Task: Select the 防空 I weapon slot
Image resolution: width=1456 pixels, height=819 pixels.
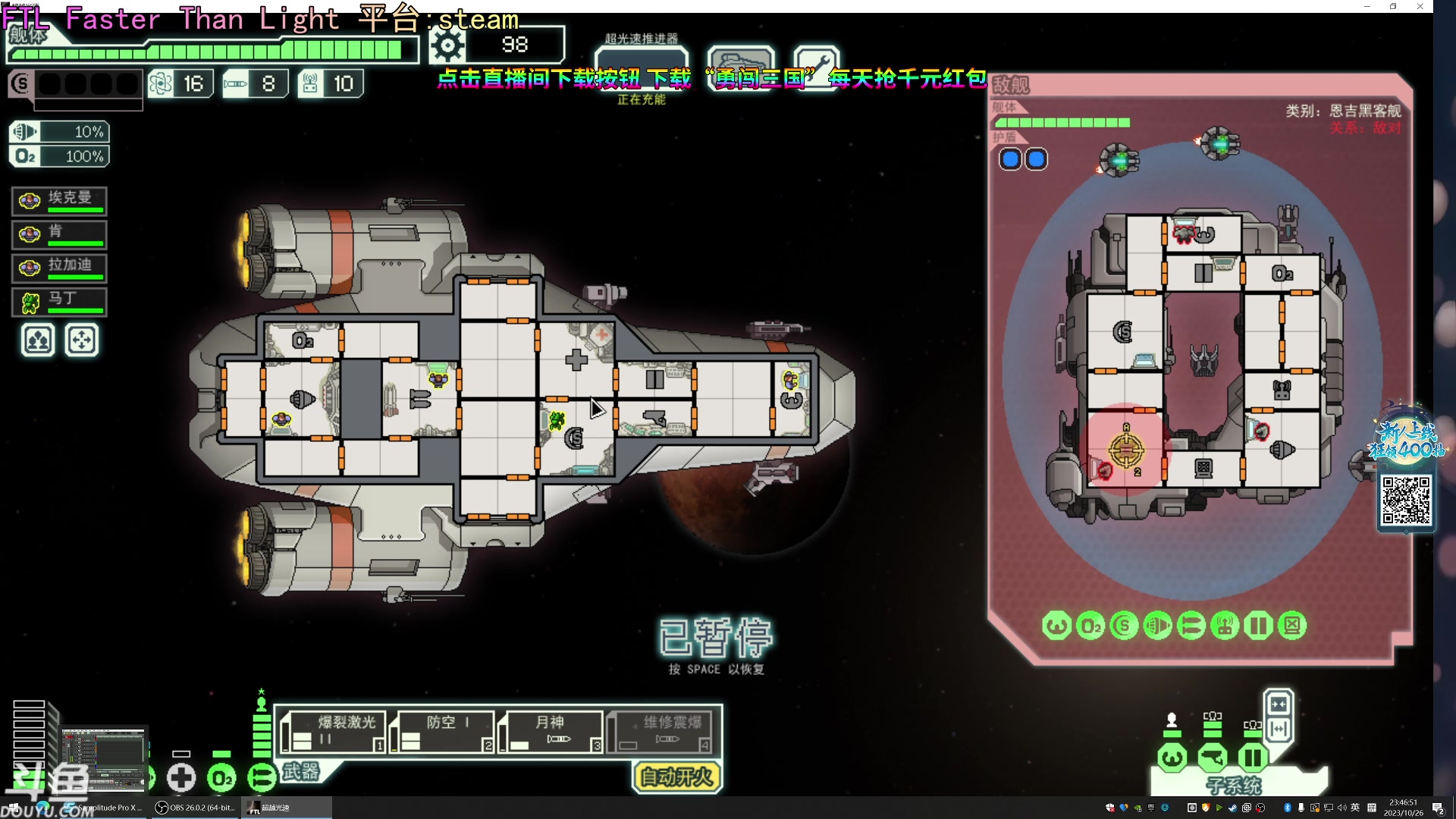Action: point(443,732)
